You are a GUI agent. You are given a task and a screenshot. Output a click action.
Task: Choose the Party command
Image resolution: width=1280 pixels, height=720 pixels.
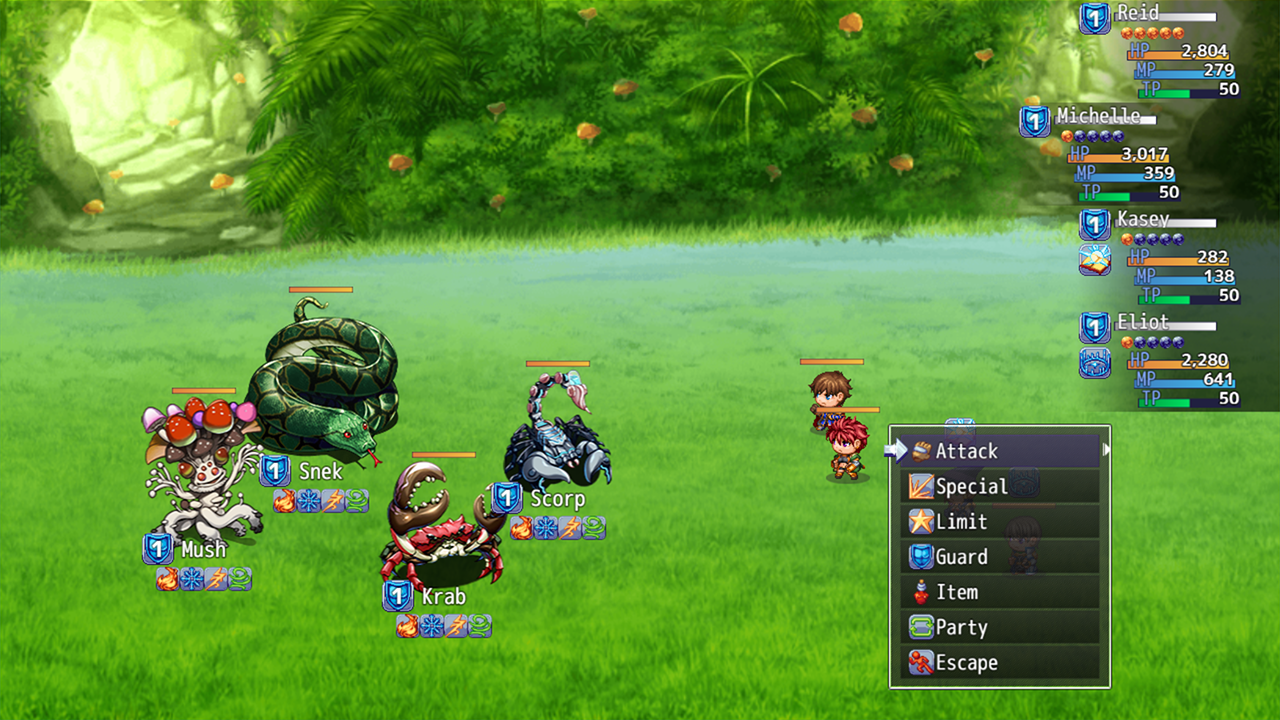point(999,628)
